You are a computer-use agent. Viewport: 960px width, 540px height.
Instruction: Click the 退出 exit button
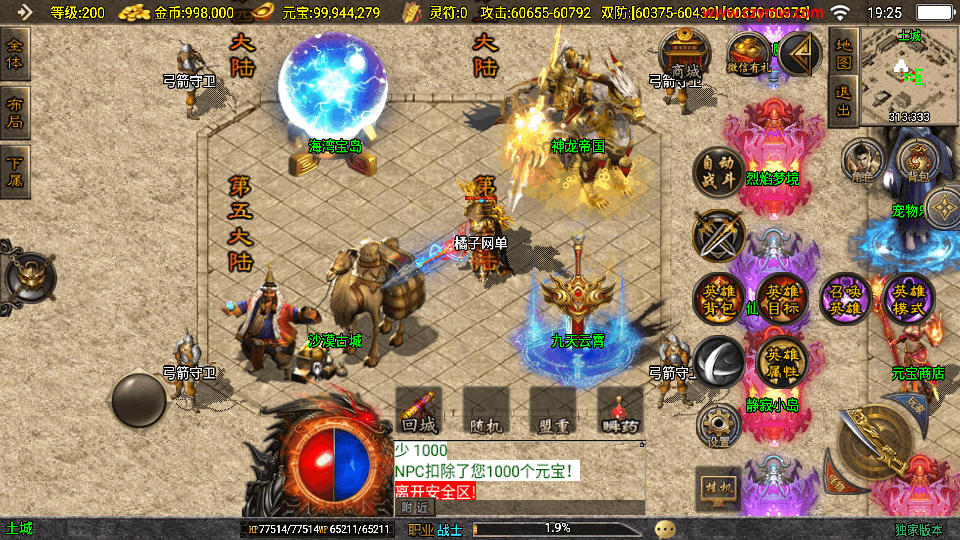pyautogui.click(x=843, y=101)
